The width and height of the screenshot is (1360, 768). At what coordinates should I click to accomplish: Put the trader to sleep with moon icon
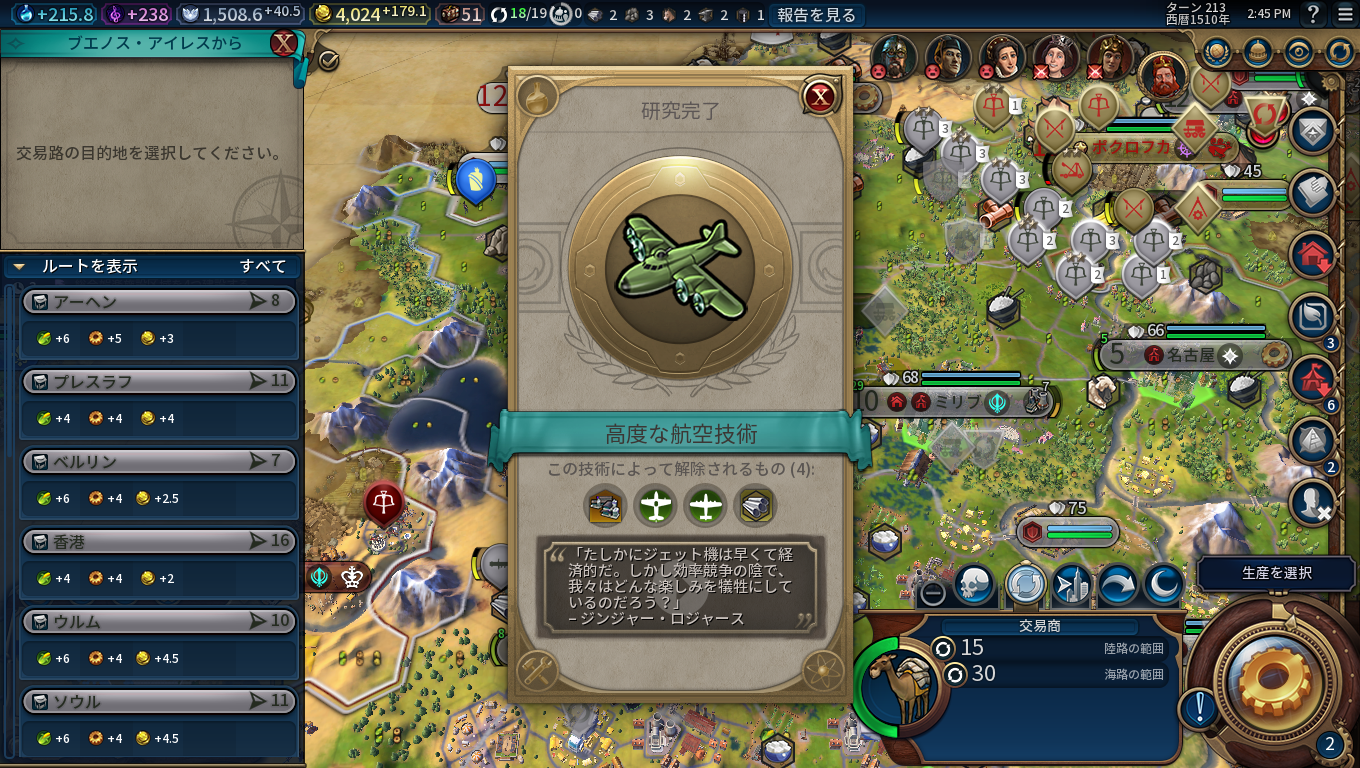[x=1163, y=585]
